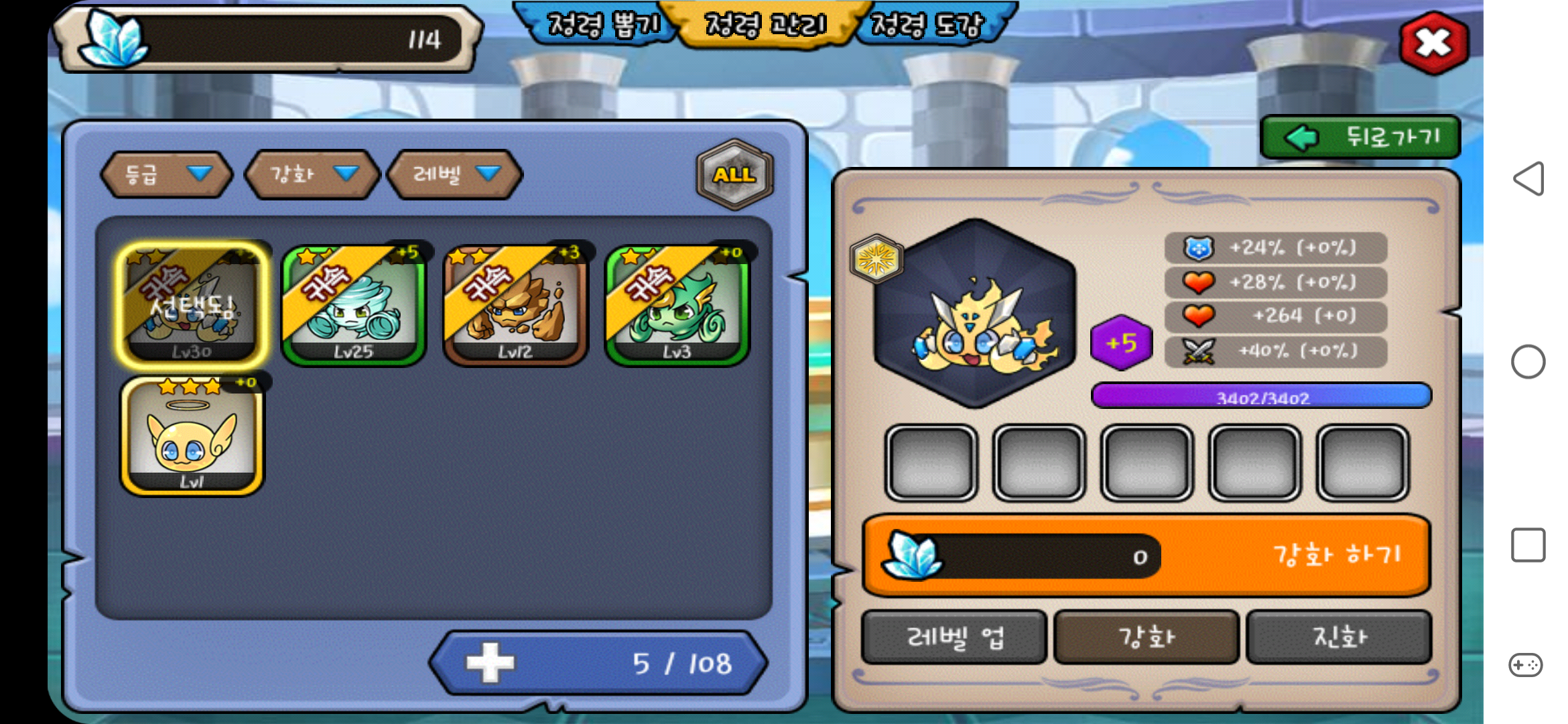Open the 정령 도감 tab
Viewport: 1568px width, 724px height.
[x=928, y=25]
